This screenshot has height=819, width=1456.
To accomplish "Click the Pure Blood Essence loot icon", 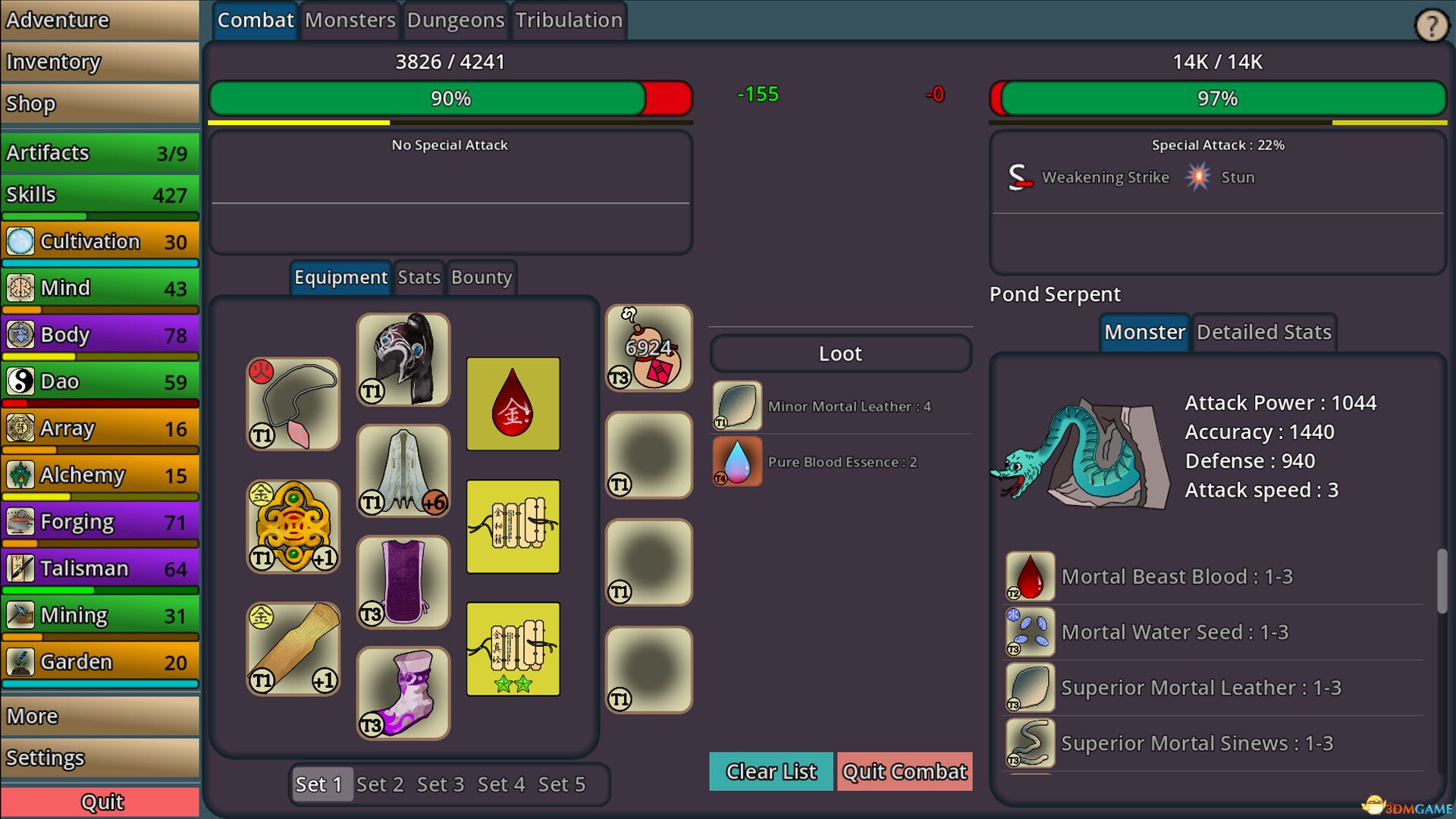I will click(735, 461).
